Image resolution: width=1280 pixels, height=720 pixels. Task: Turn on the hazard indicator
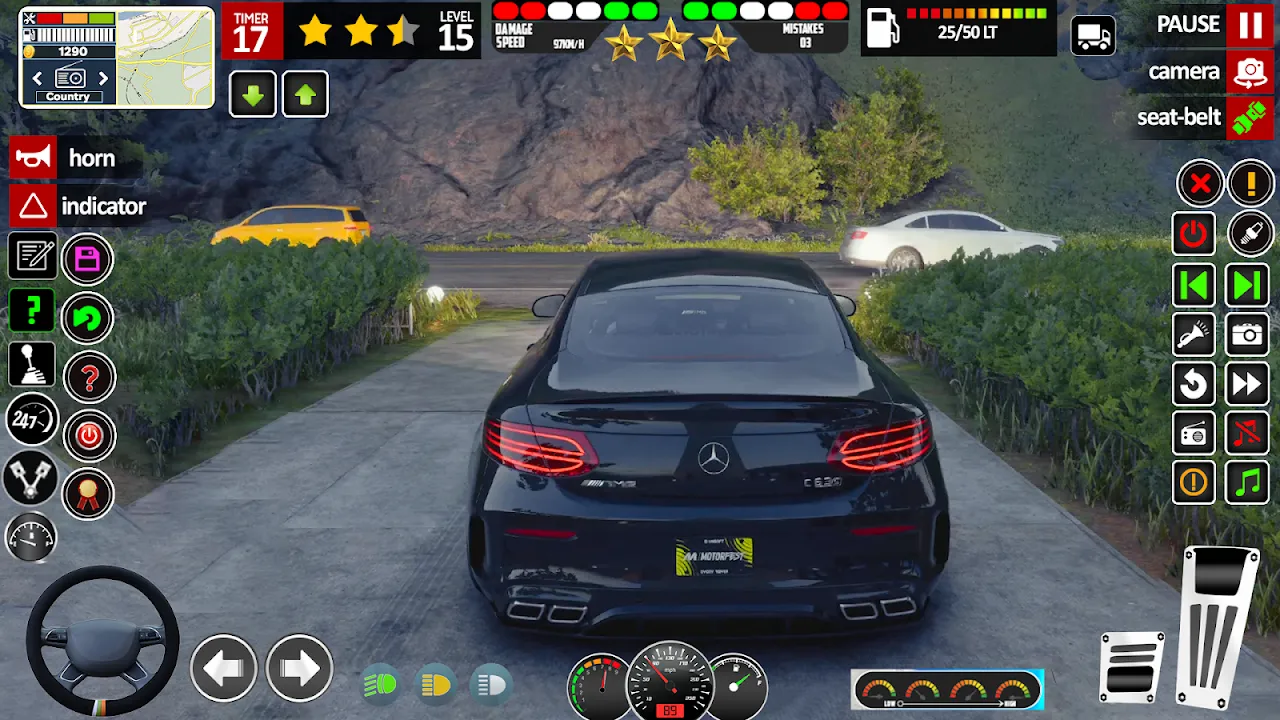(x=33, y=206)
